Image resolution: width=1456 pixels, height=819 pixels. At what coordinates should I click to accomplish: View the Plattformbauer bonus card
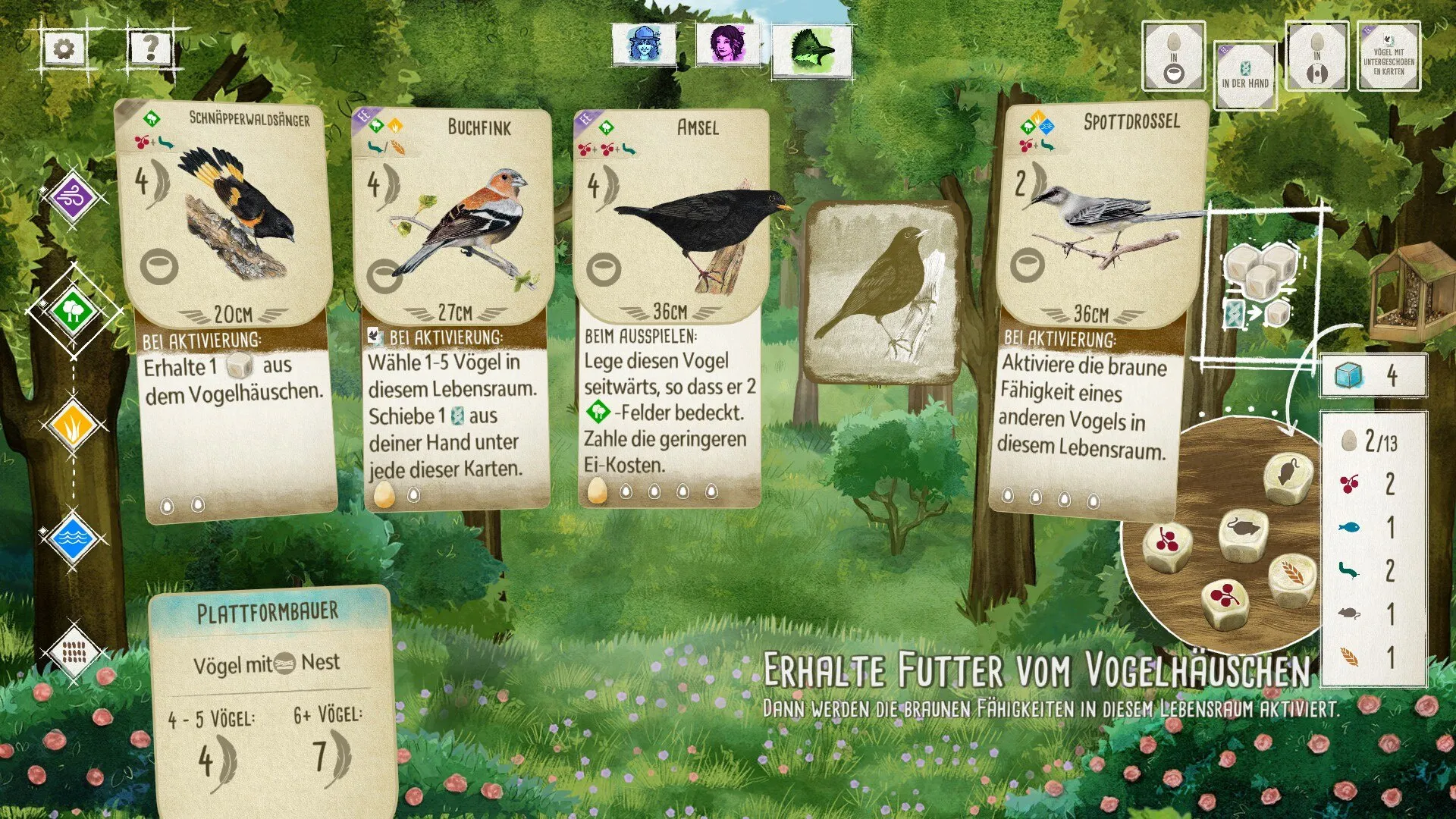click(x=271, y=698)
